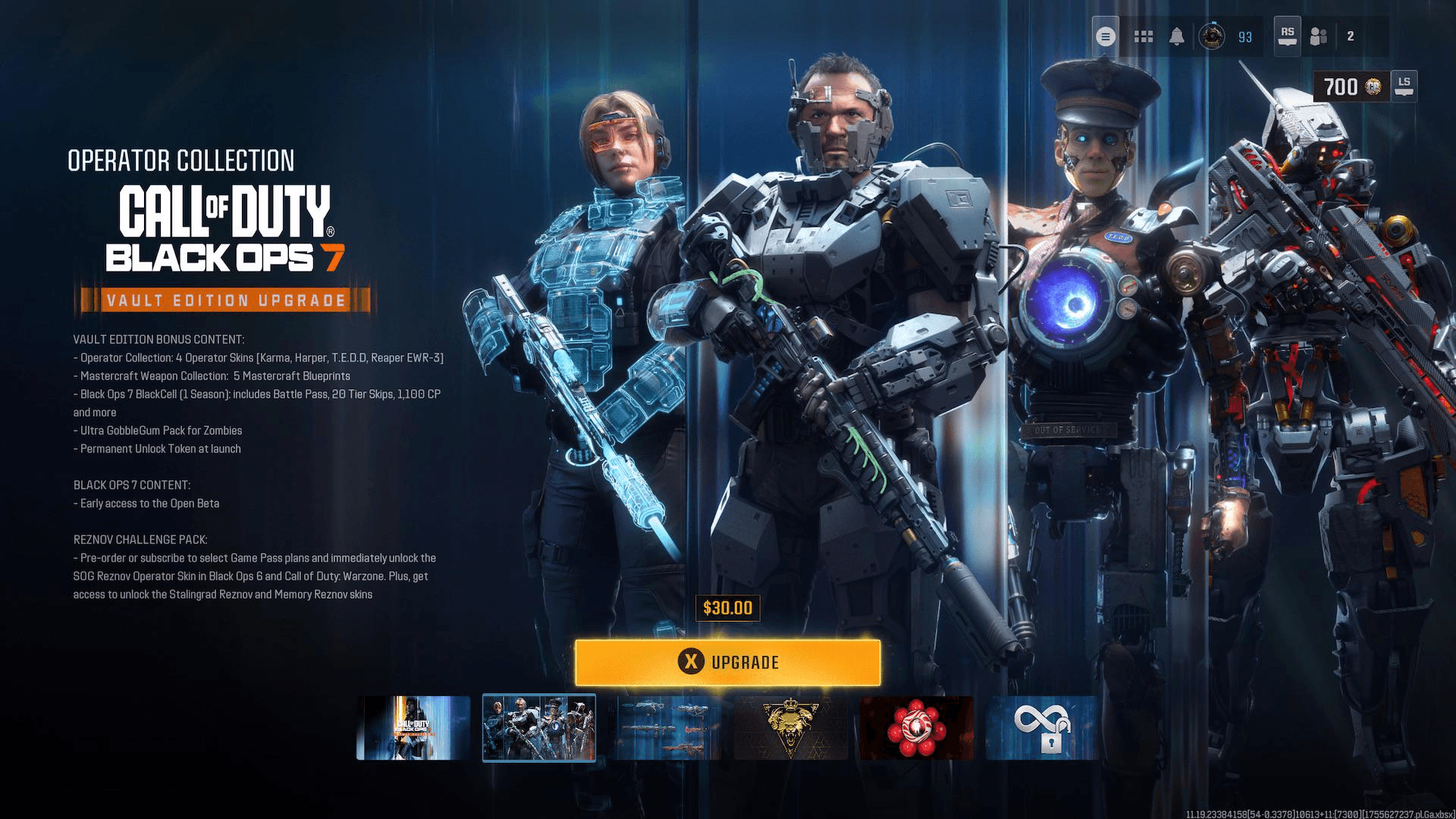Click the level 93 indicator
1456x819 pixels.
coord(1244,36)
